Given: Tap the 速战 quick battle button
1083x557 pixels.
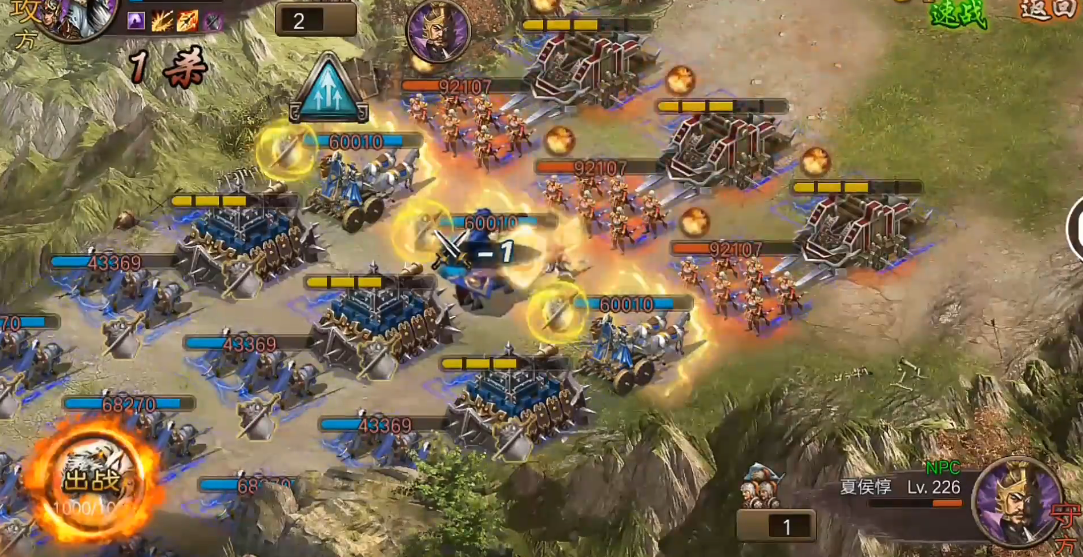Looking at the screenshot, I should (957, 12).
